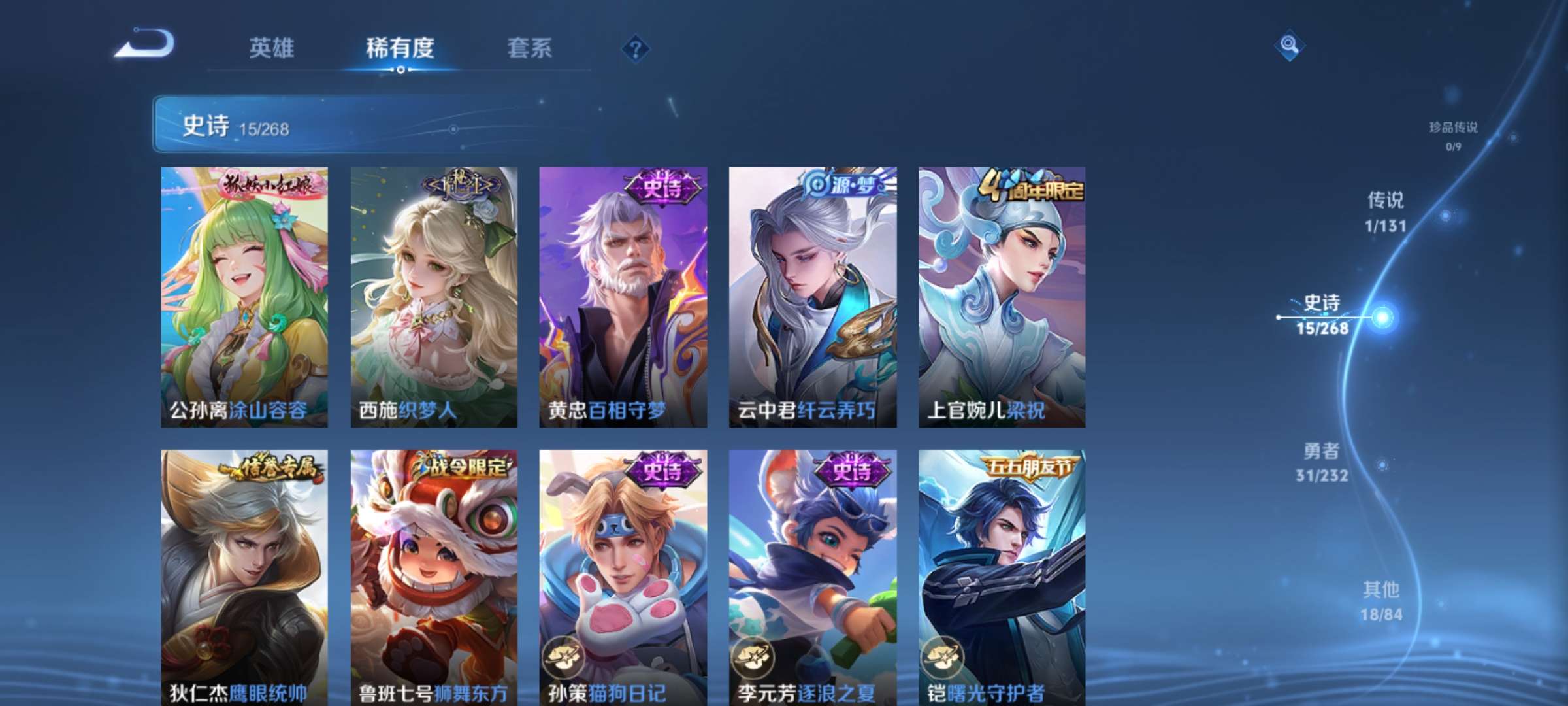Viewport: 1568px width, 706px height.
Task: Open the search magnifier at top right
Action: [1288, 44]
